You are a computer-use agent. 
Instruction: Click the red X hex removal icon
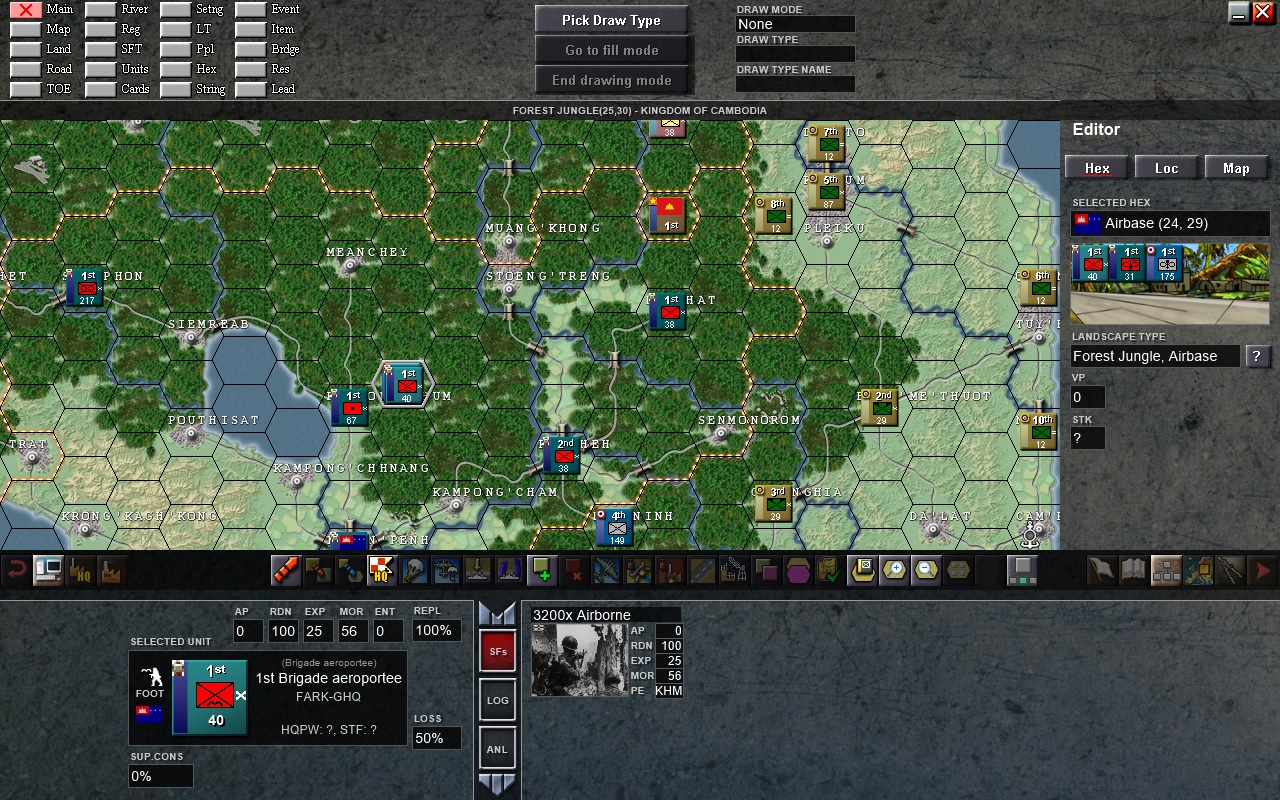(574, 570)
